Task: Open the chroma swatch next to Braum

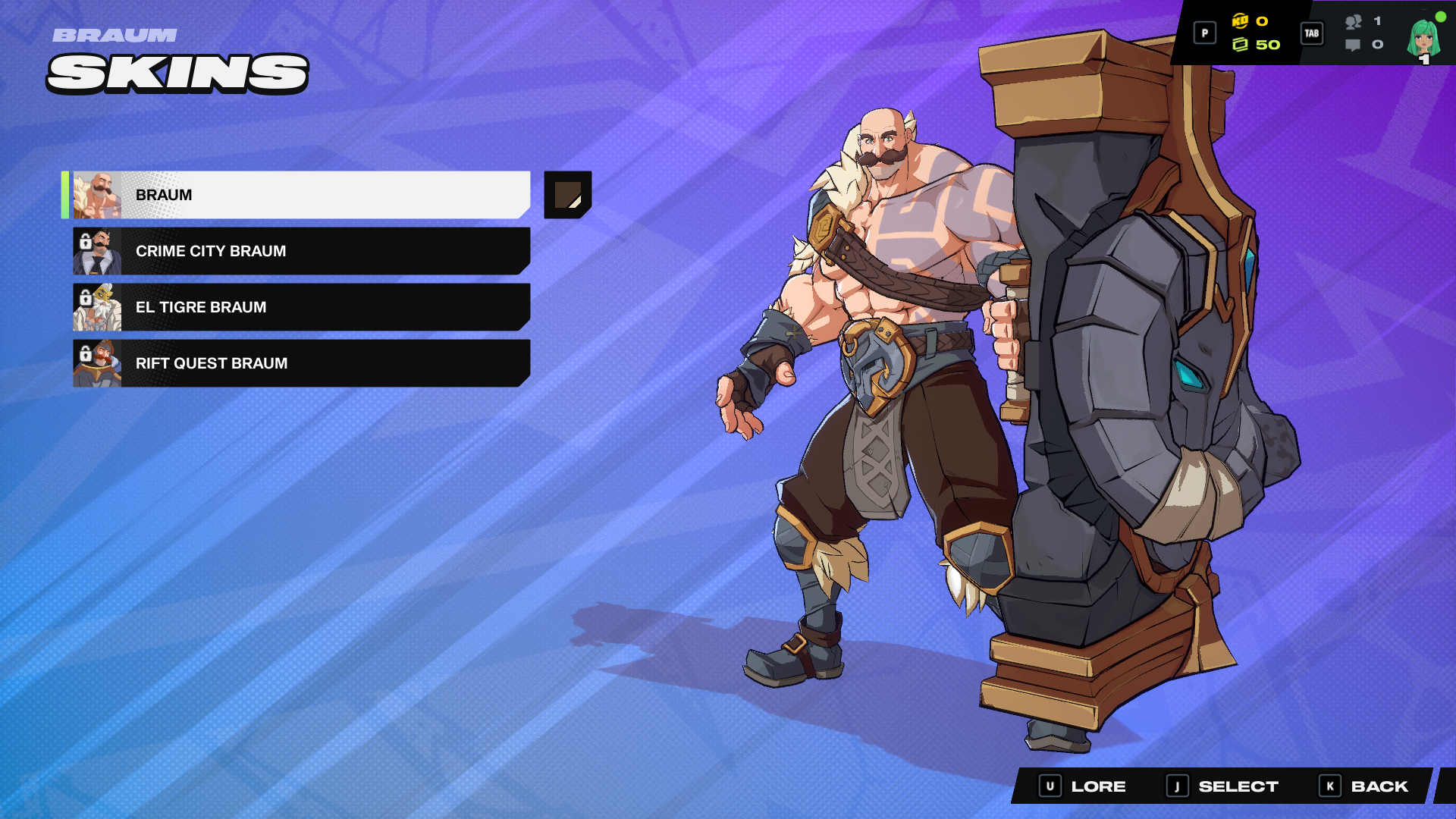Action: (x=567, y=196)
